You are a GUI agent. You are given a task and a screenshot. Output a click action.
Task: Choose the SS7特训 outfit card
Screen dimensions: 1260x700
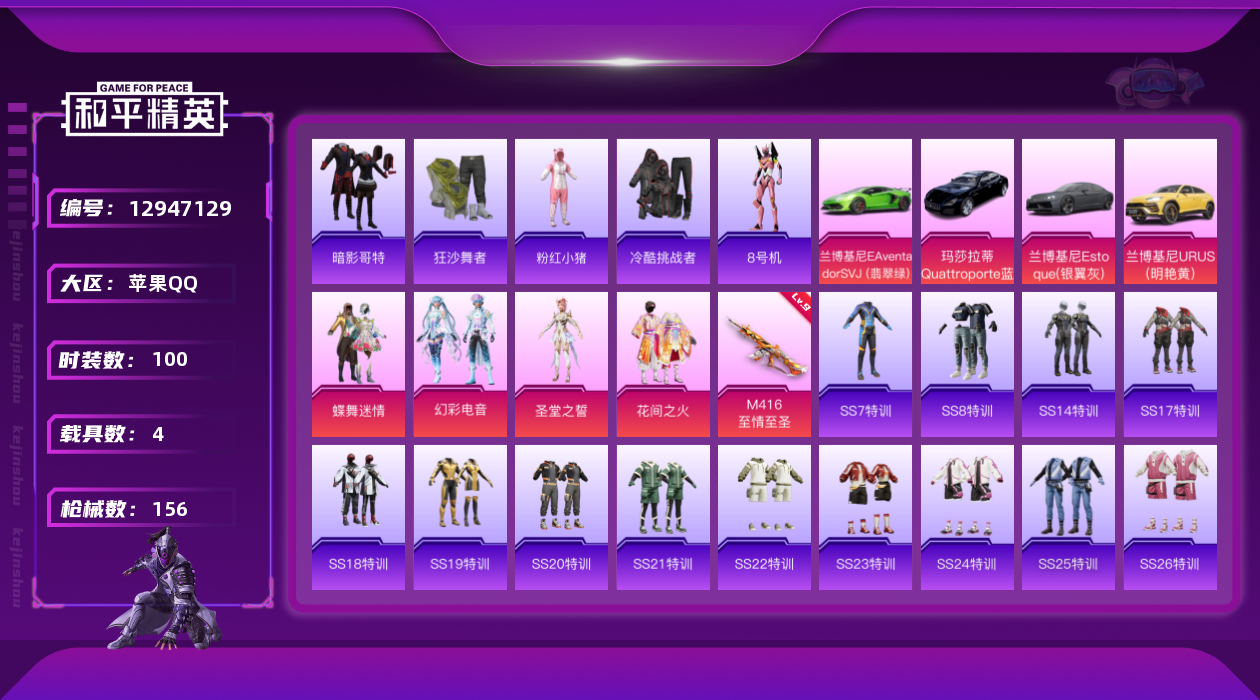865,363
